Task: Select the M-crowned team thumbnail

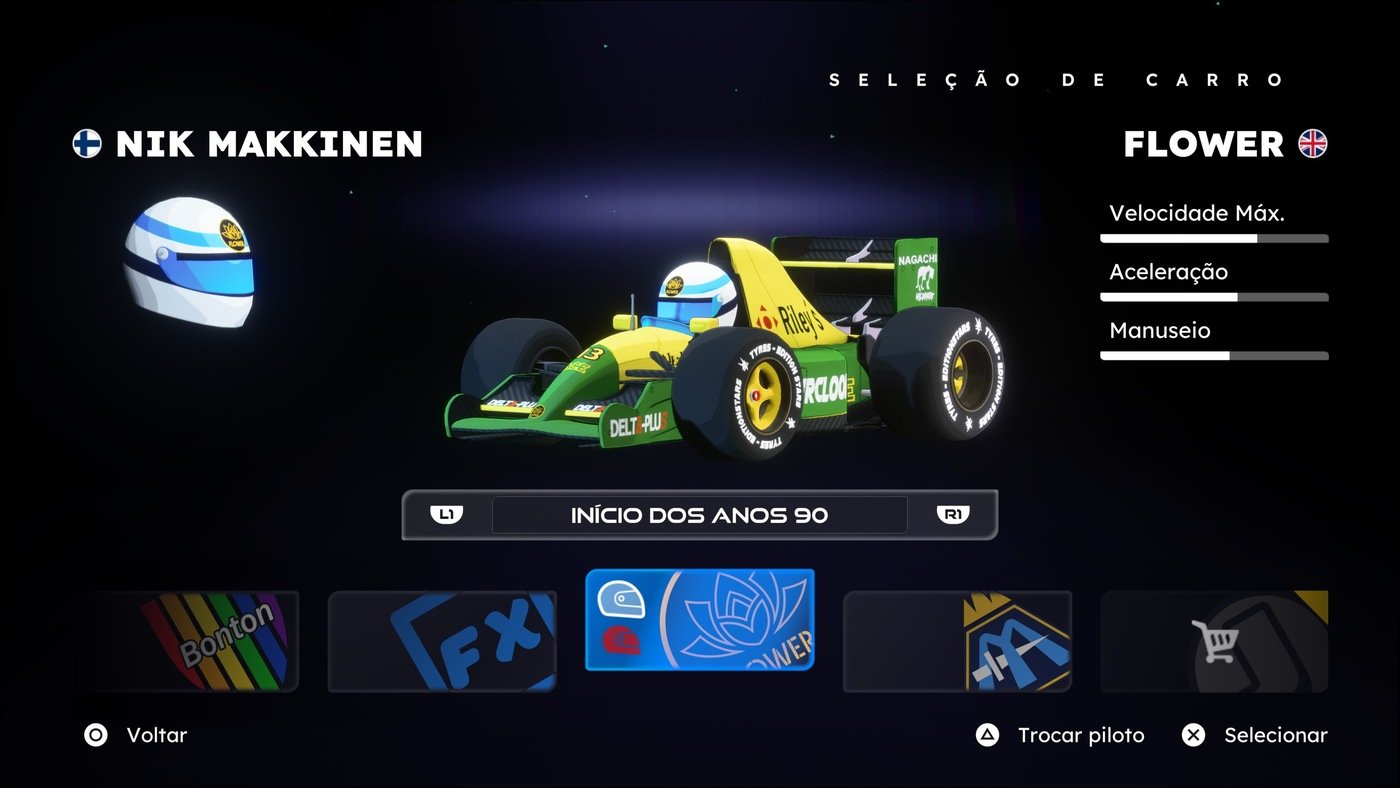Action: point(957,640)
